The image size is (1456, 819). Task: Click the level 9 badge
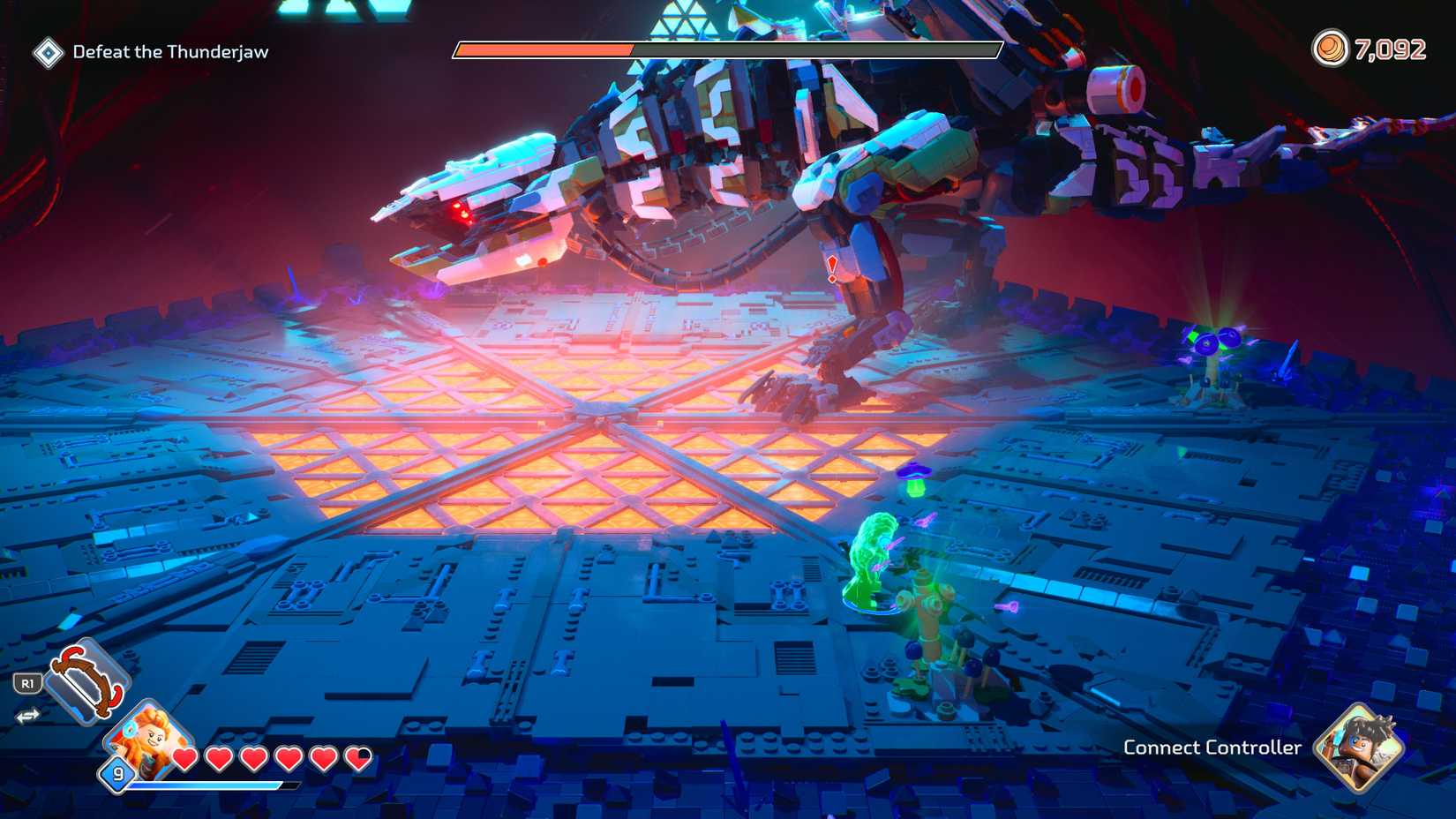coord(116,773)
